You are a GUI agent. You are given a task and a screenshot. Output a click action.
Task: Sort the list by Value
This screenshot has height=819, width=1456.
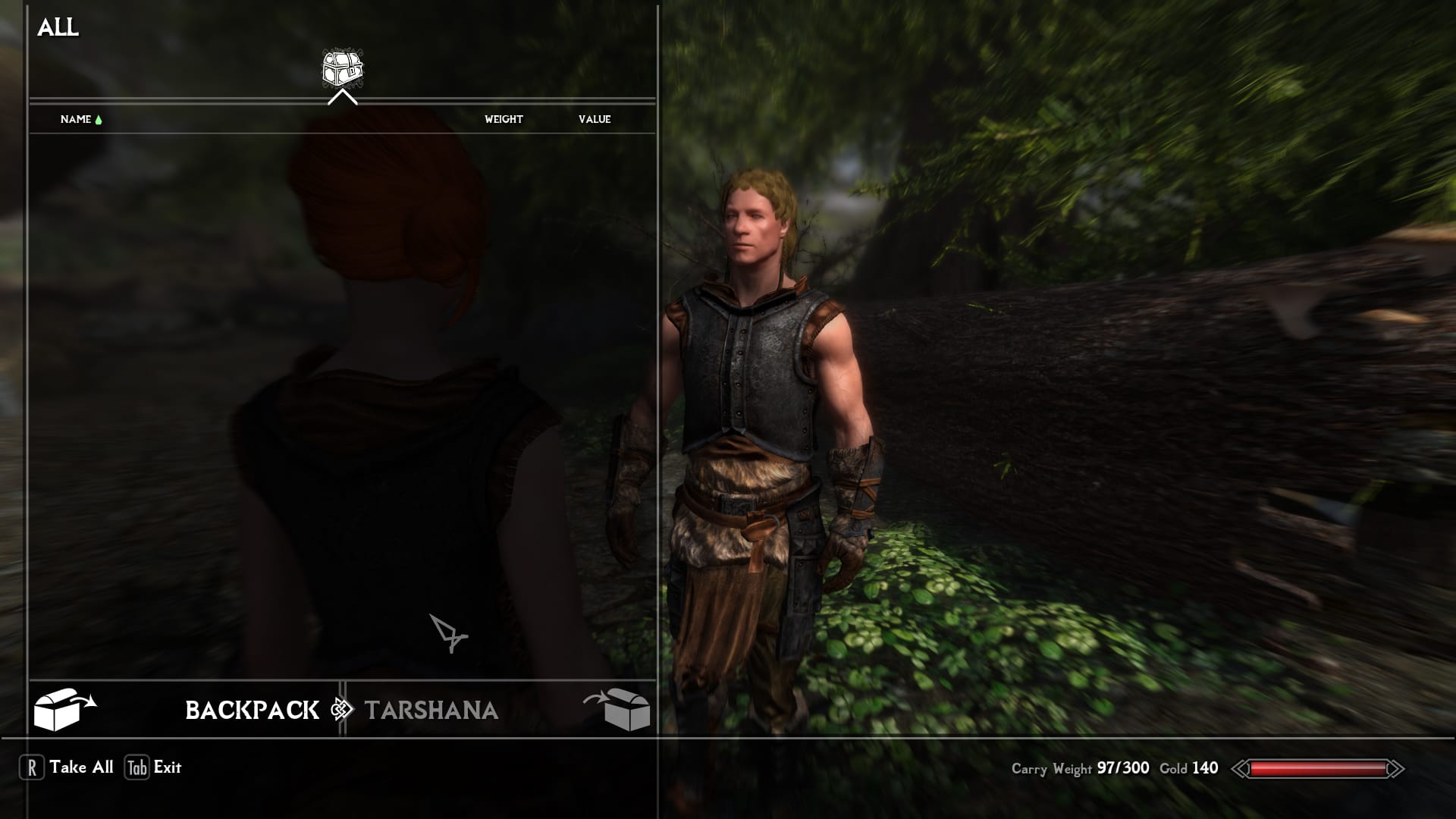[595, 119]
